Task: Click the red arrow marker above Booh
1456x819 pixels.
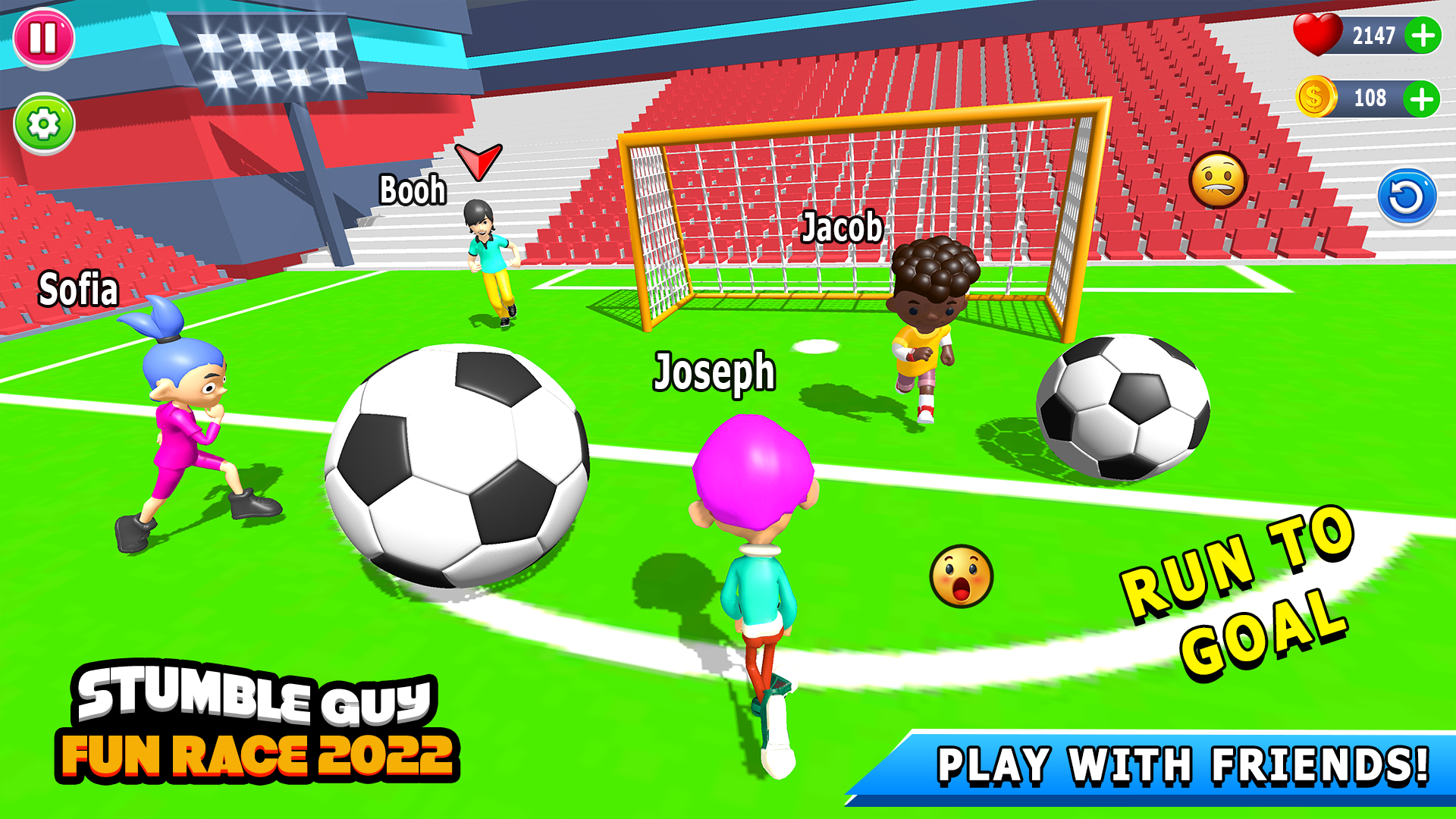Action: (479, 162)
